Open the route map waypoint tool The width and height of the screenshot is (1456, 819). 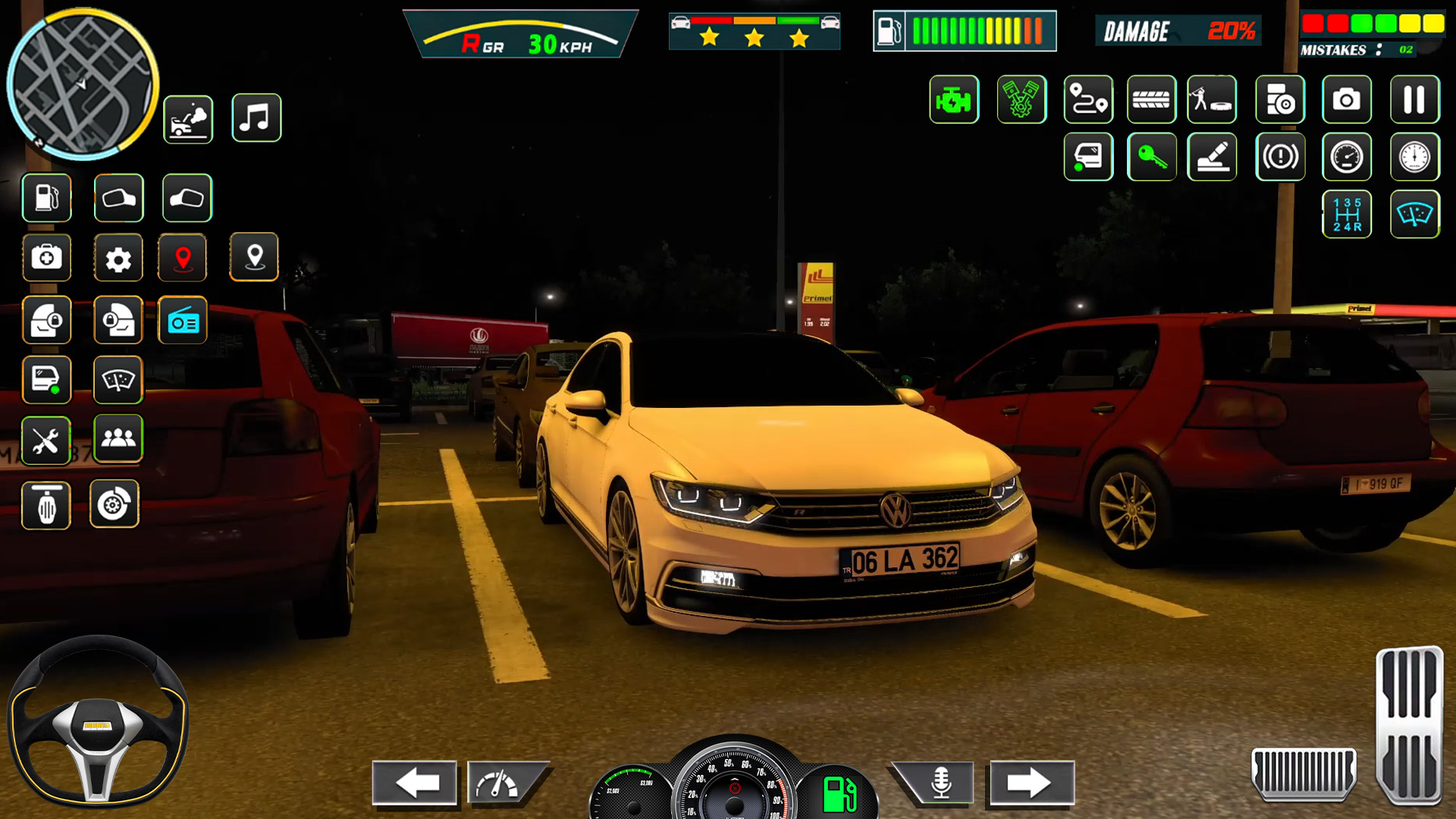(1090, 99)
